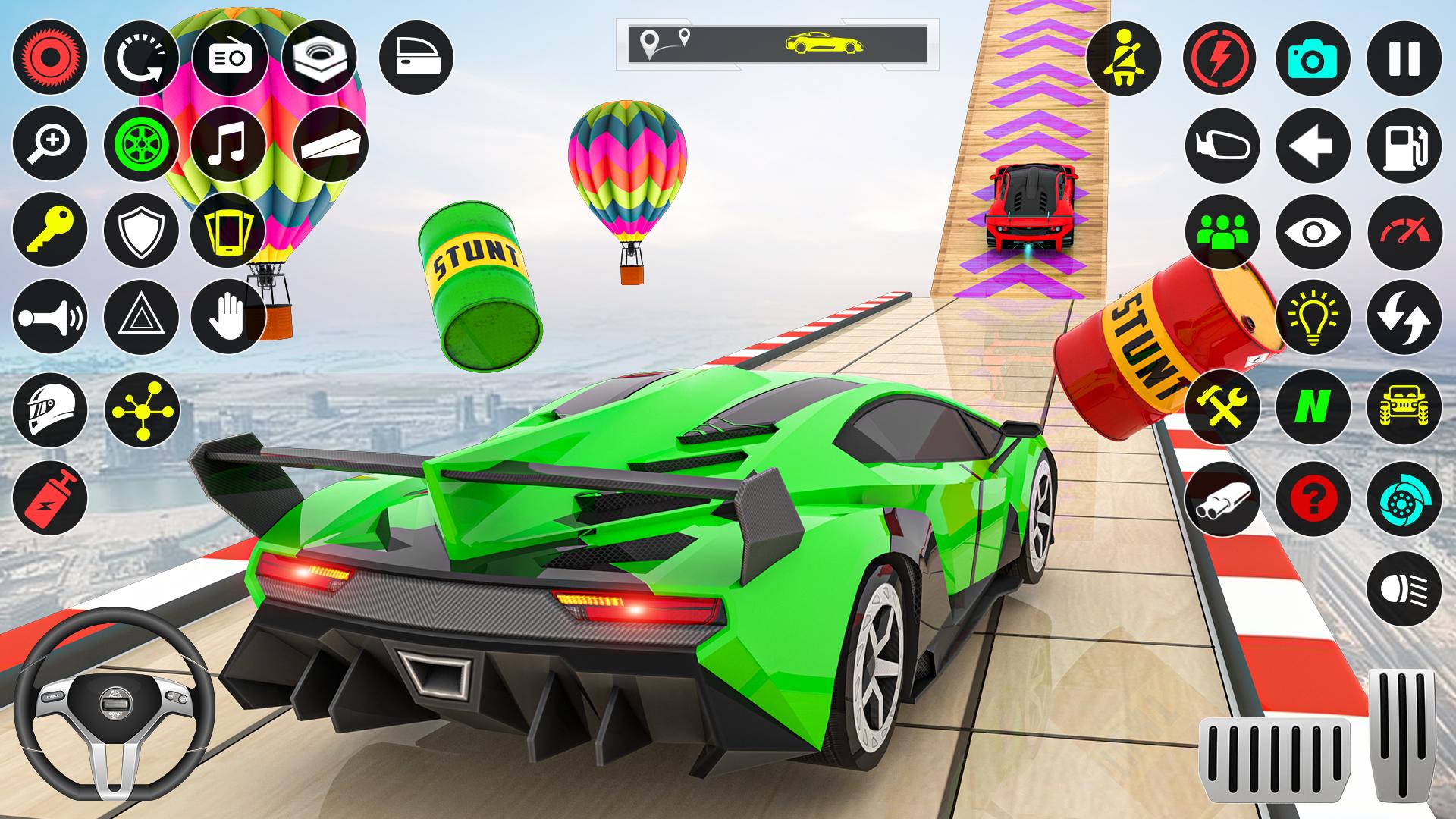Fasten the seatbelt icon
This screenshot has height=819, width=1456.
[1123, 58]
